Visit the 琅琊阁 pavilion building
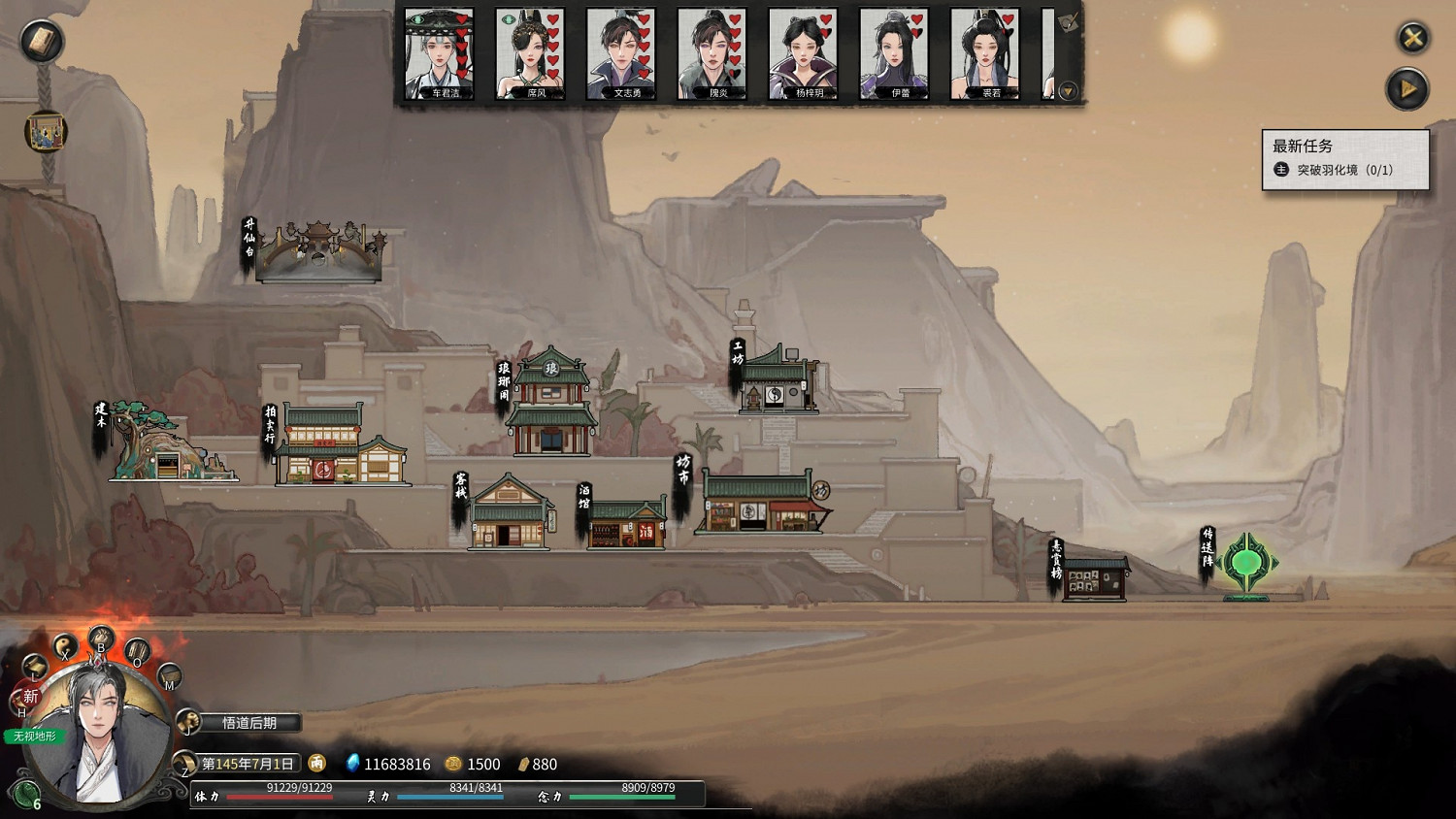Viewport: 1456px width, 819px height. pos(550,405)
